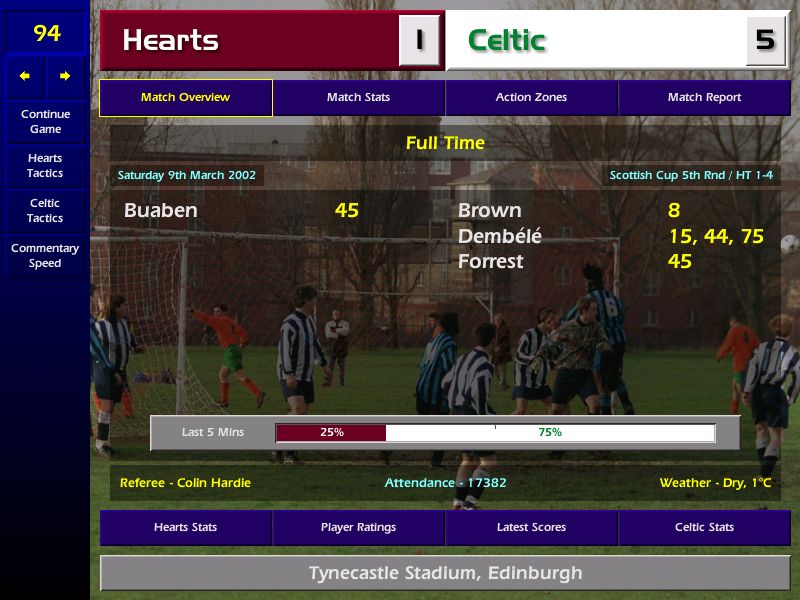Open Hearts Tactics
This screenshot has width=800, height=600.
[45, 166]
